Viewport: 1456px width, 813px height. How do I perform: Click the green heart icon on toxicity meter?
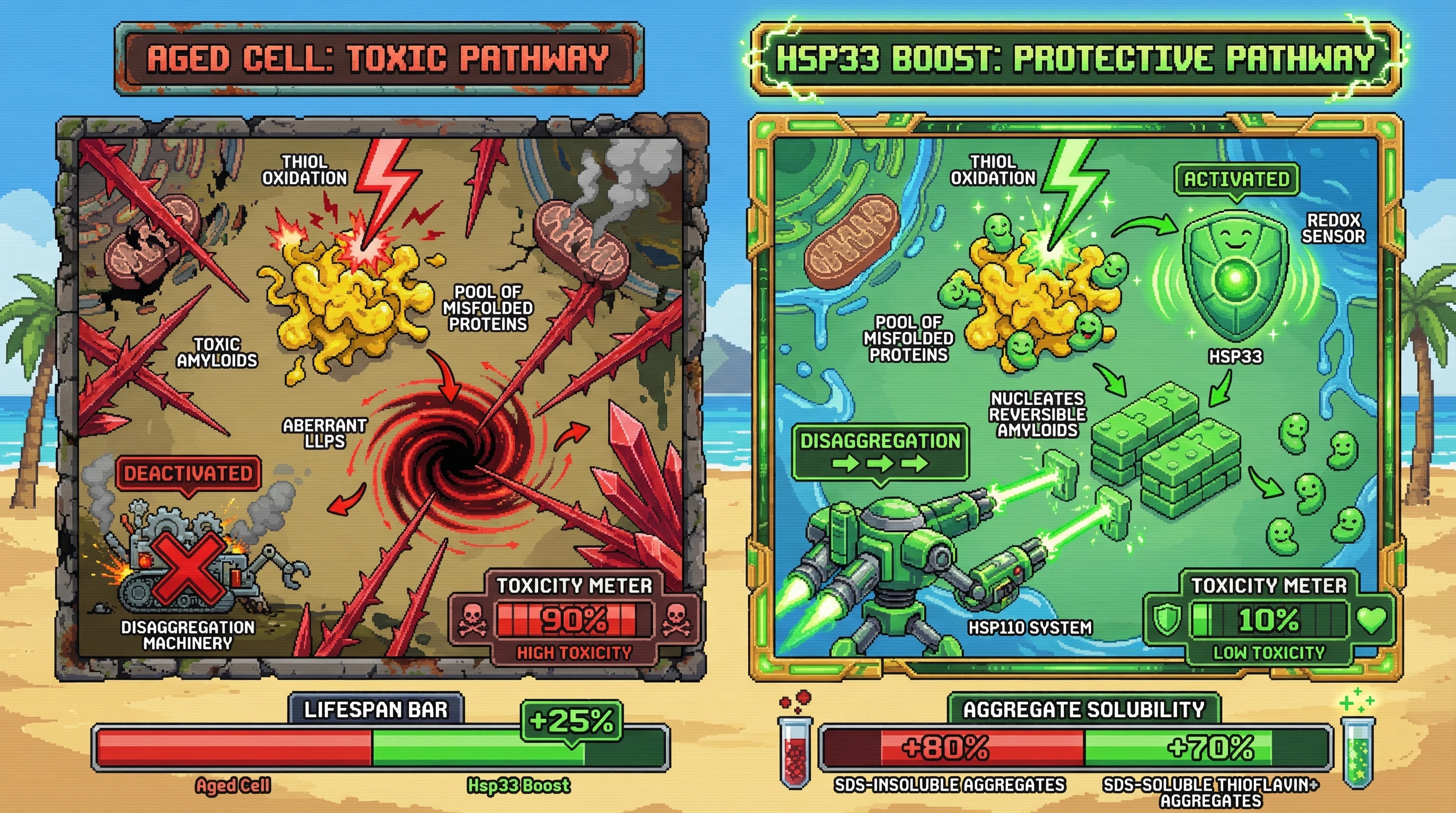[1372, 619]
